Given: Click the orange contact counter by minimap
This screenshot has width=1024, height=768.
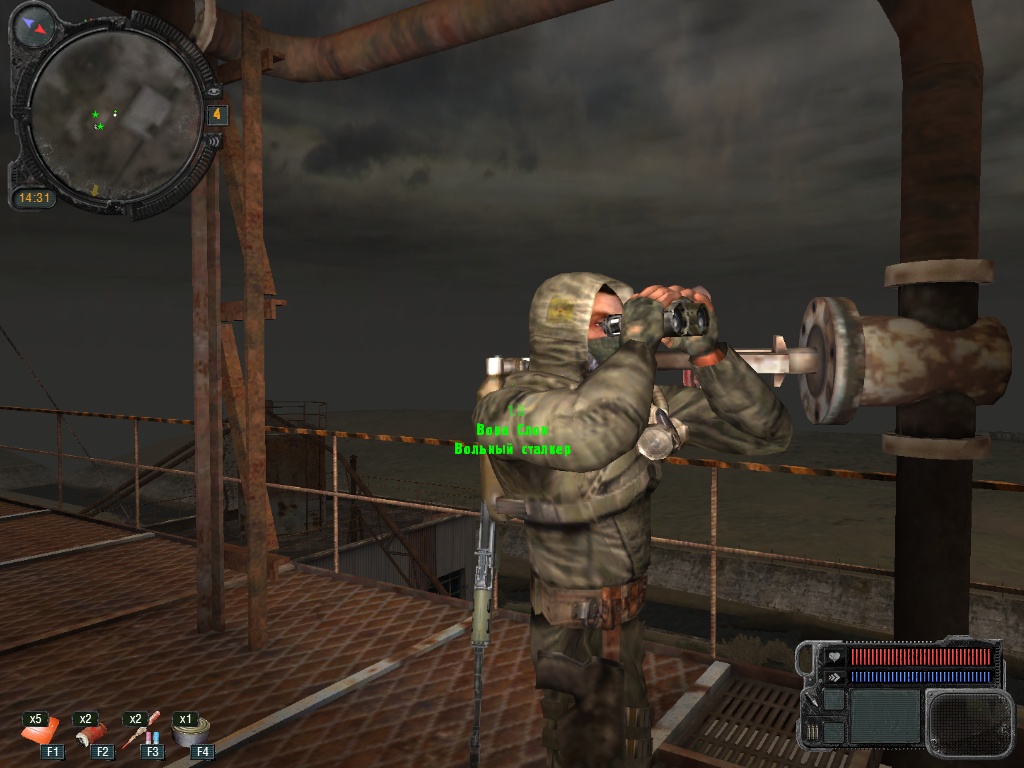Looking at the screenshot, I should 217,115.
